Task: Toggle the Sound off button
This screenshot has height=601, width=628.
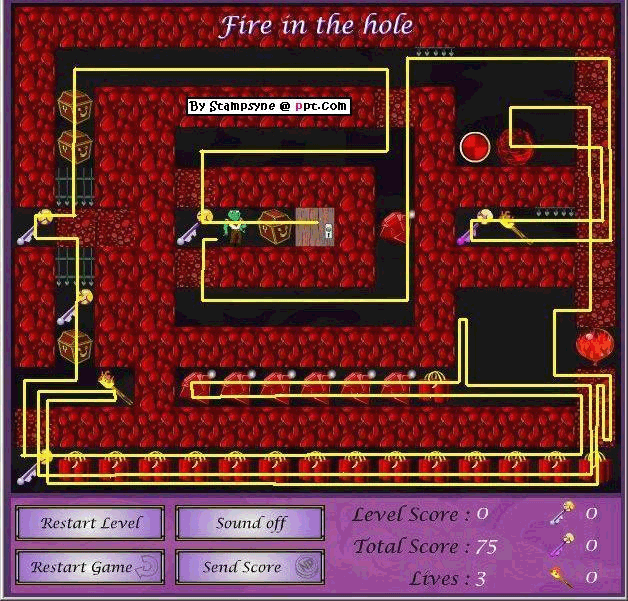Action: click(250, 523)
